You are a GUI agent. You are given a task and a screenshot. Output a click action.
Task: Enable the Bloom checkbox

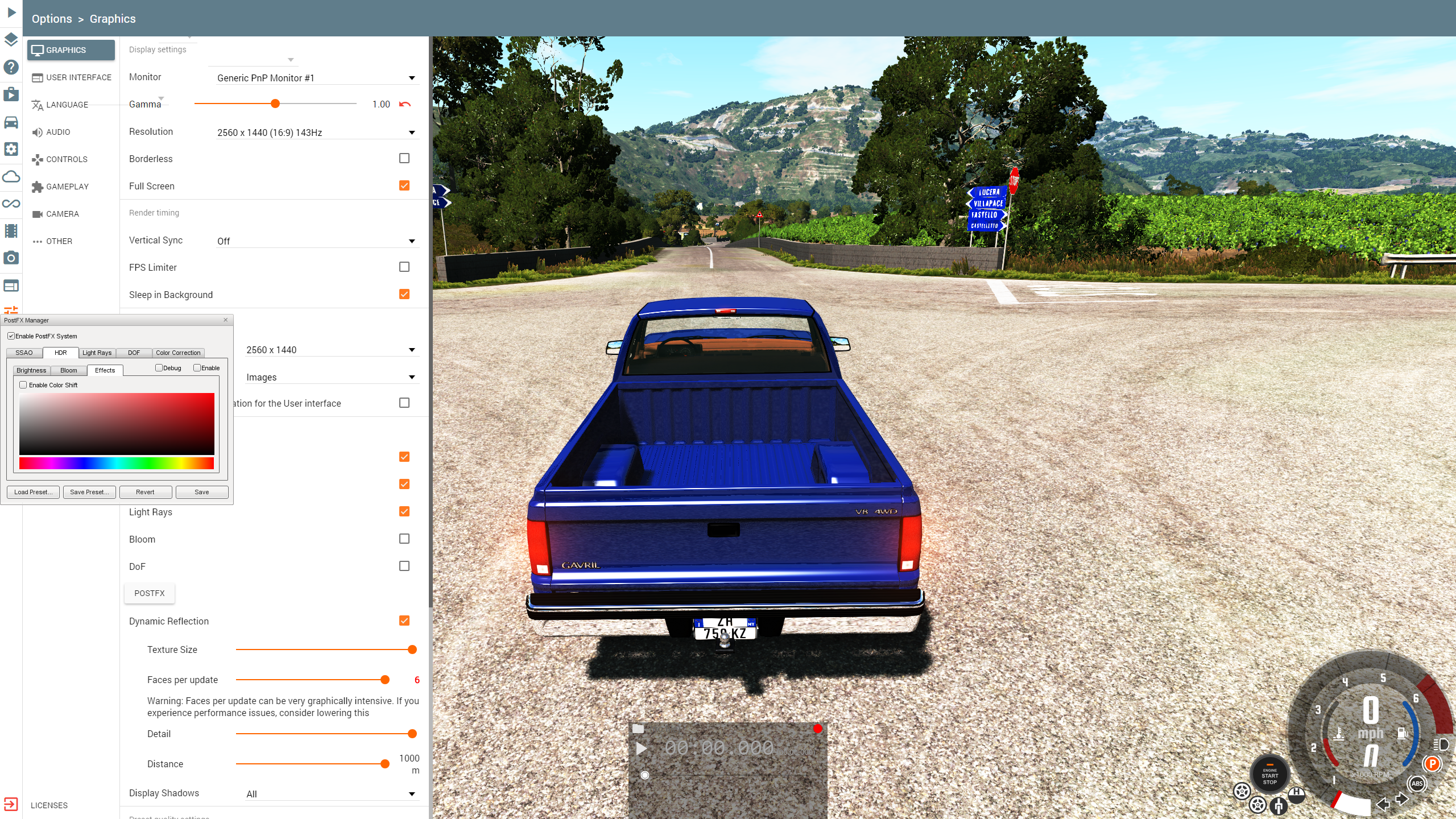pos(404,539)
